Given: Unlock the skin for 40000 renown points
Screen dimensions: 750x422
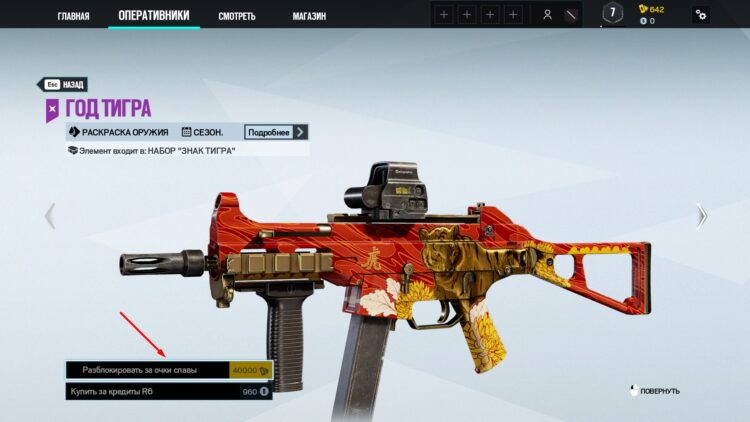Looking at the screenshot, I should [169, 370].
